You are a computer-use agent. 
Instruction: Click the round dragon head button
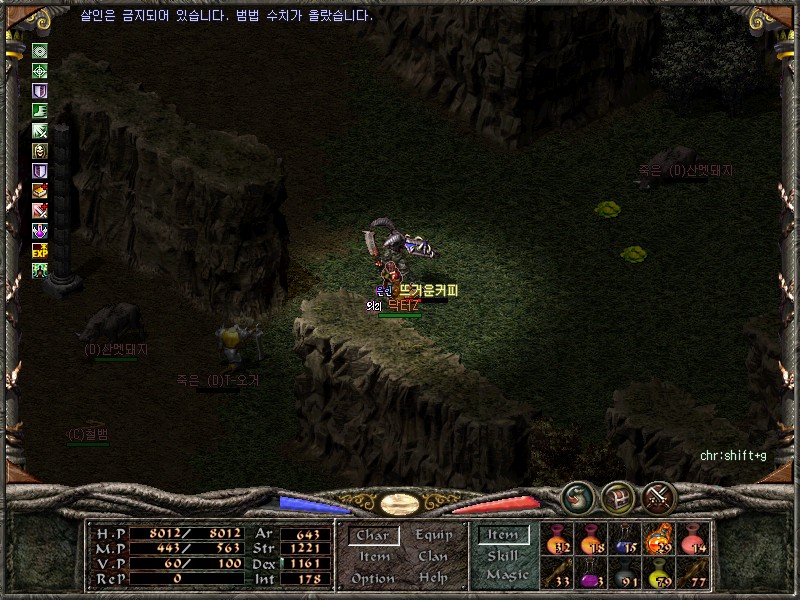(x=577, y=497)
